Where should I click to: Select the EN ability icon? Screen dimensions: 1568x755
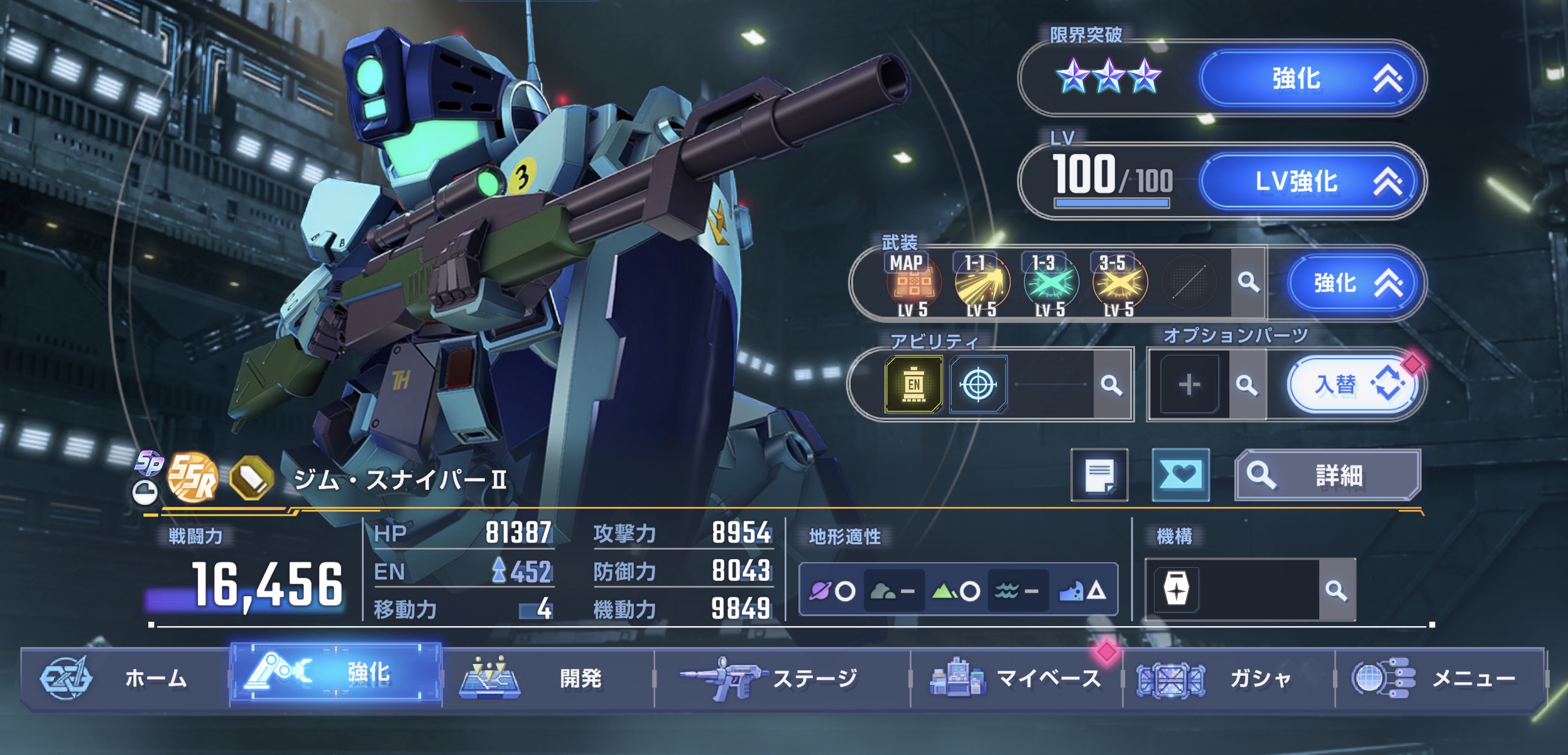(913, 384)
